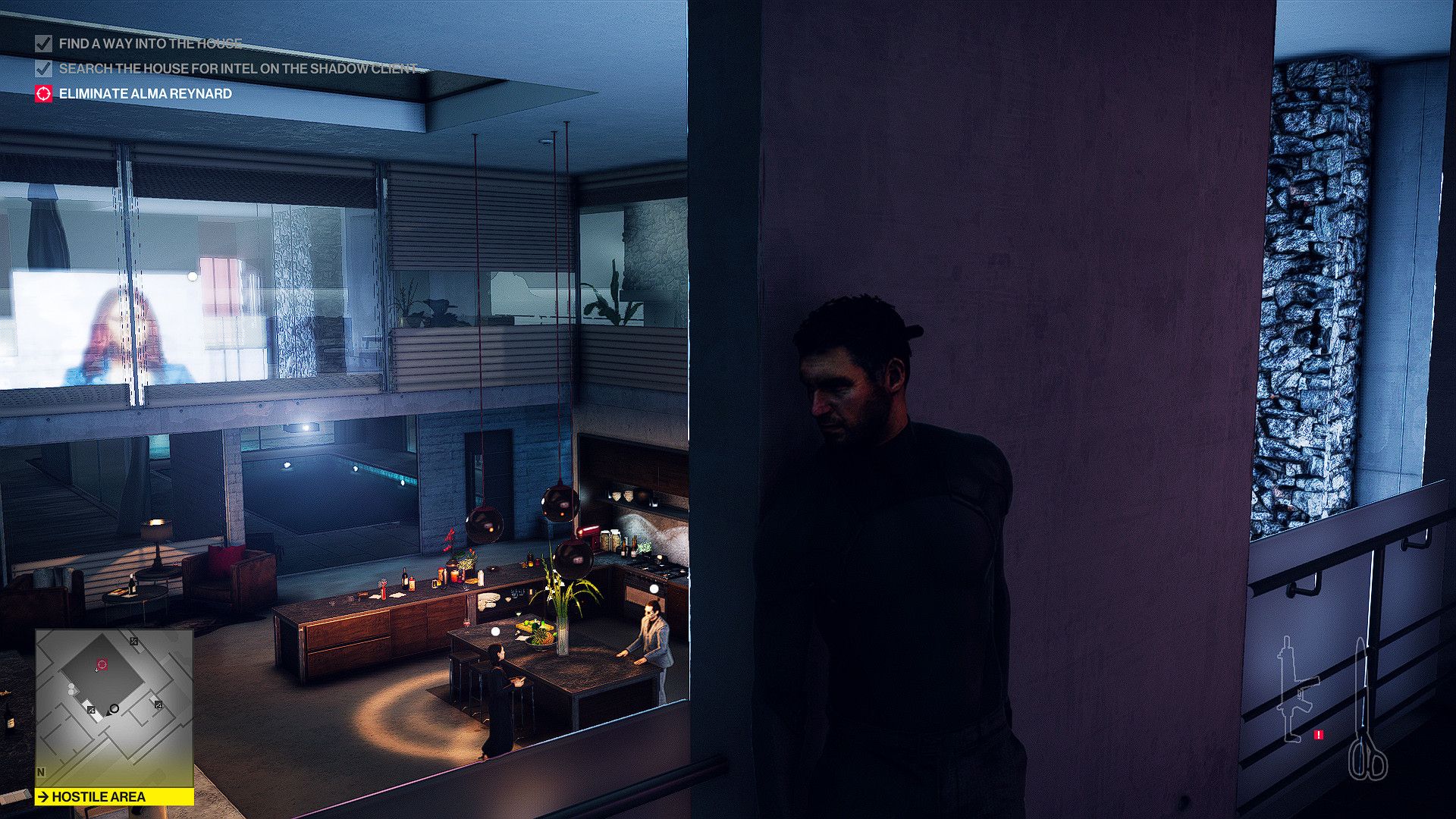The height and width of the screenshot is (819, 1456).
Task: Expand the HOSTILE AREA status banner arrow
Action: 45,796
